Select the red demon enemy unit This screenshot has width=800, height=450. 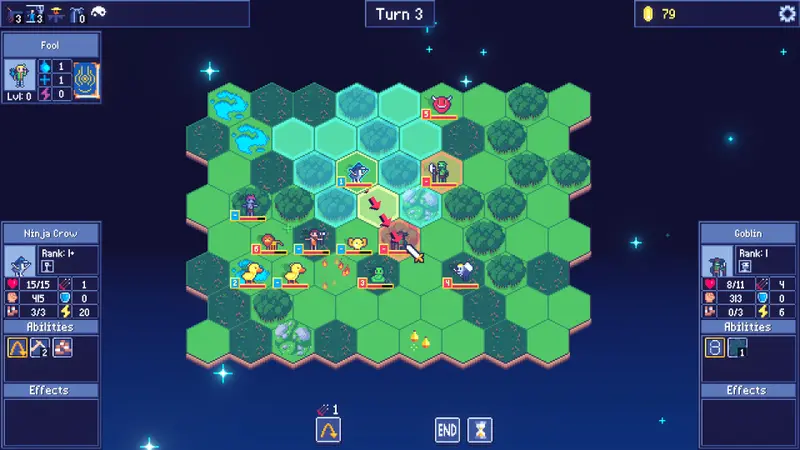(x=441, y=103)
